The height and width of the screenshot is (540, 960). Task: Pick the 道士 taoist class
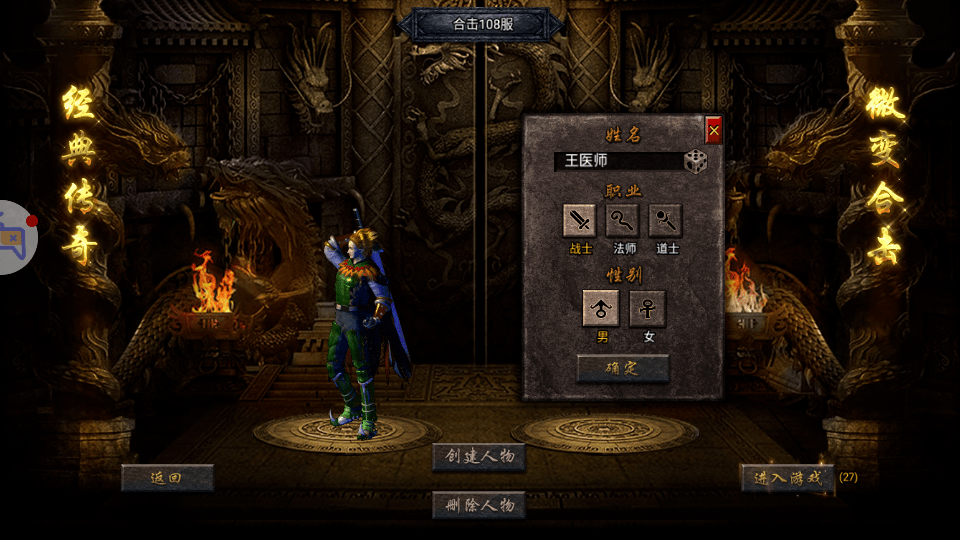[x=666, y=220]
